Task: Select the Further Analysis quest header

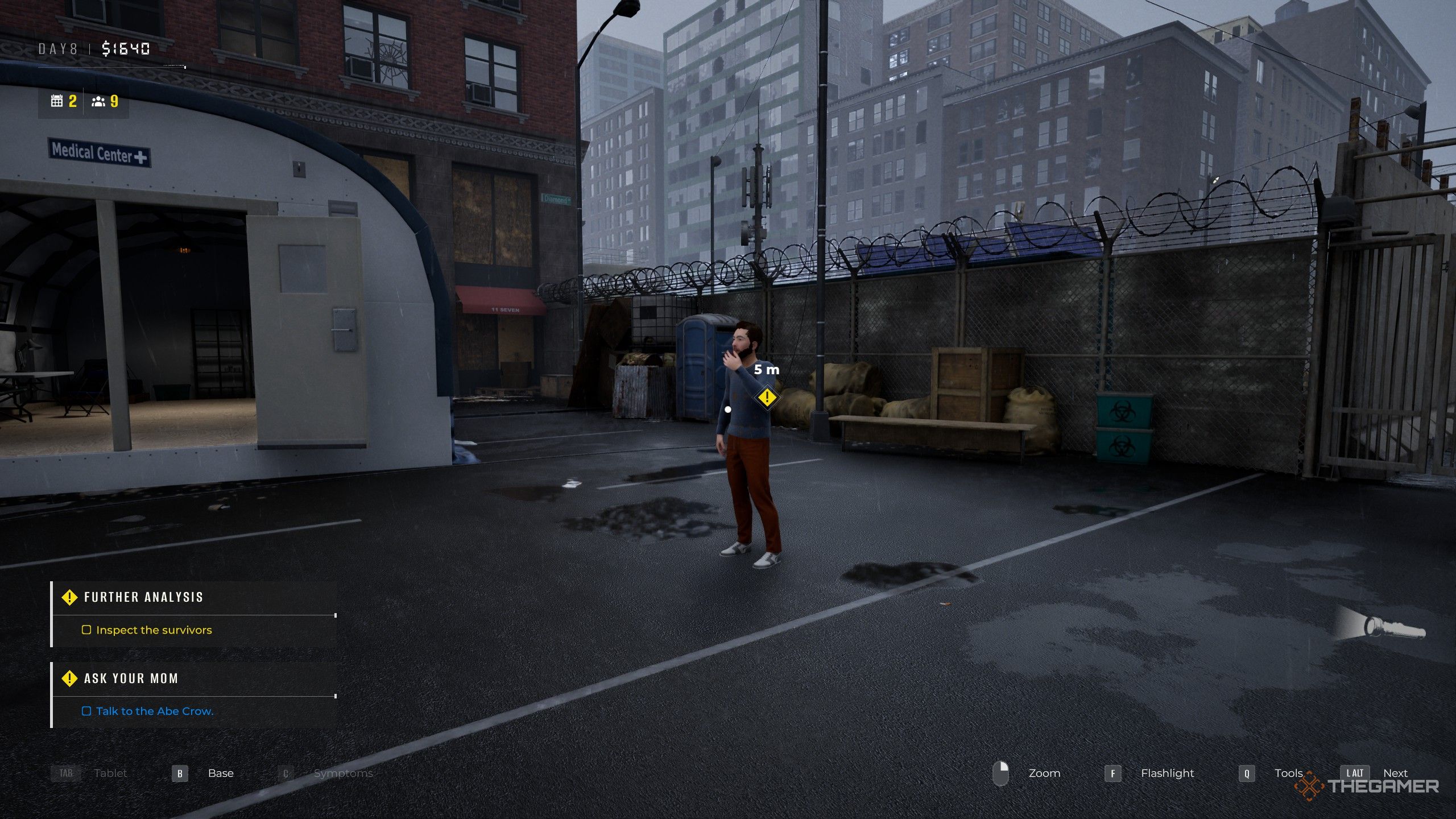Action: [143, 597]
